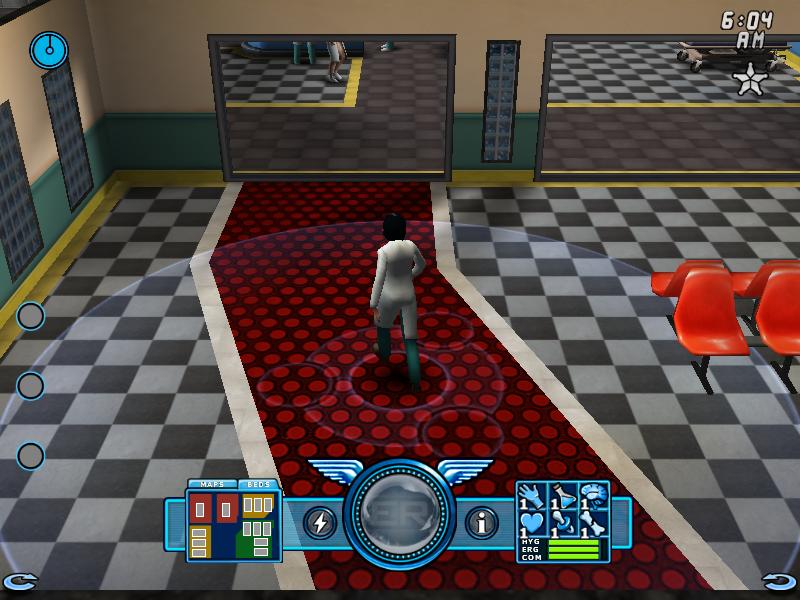Switch to the MAPS tab

[x=211, y=484]
